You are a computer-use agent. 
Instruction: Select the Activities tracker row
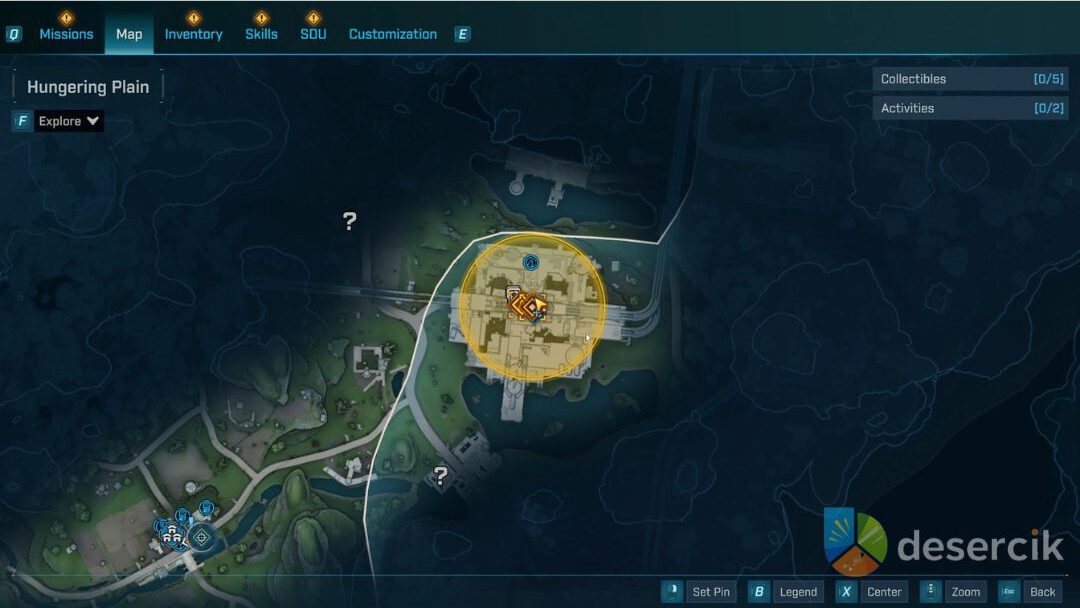coord(970,108)
